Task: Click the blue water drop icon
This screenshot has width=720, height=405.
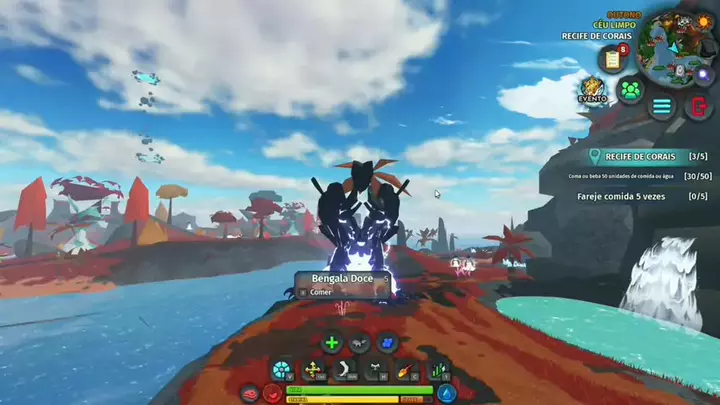Action: pyautogui.click(x=447, y=393)
